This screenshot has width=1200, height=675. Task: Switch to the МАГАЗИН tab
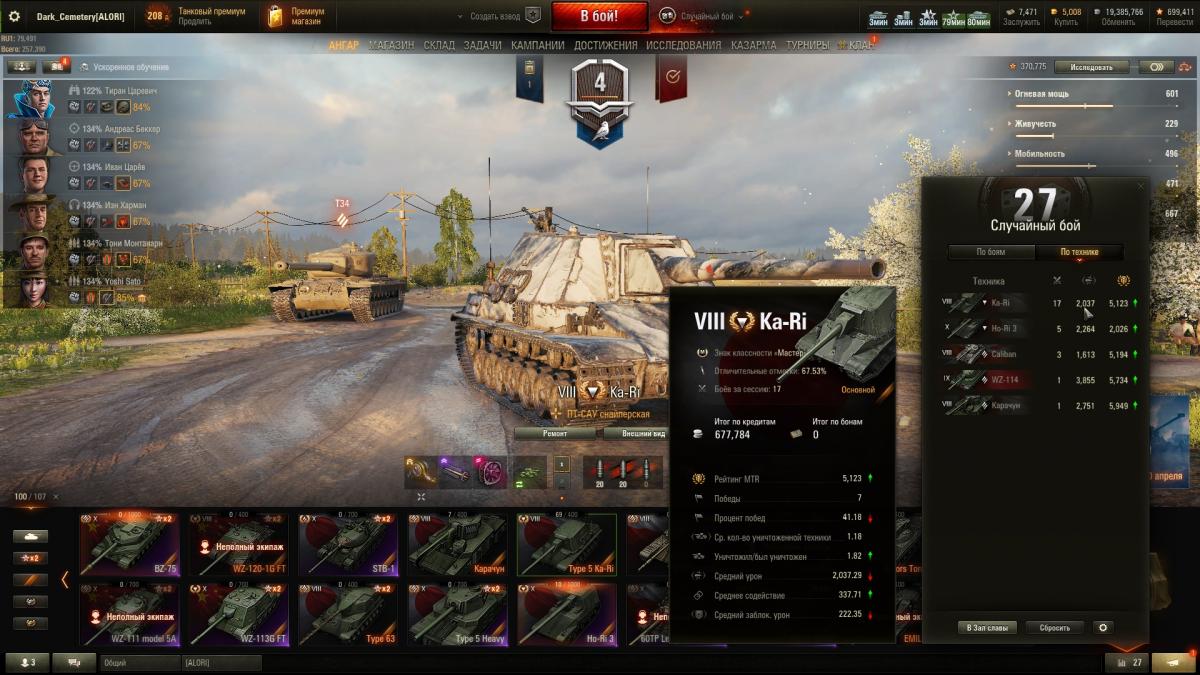[x=391, y=45]
